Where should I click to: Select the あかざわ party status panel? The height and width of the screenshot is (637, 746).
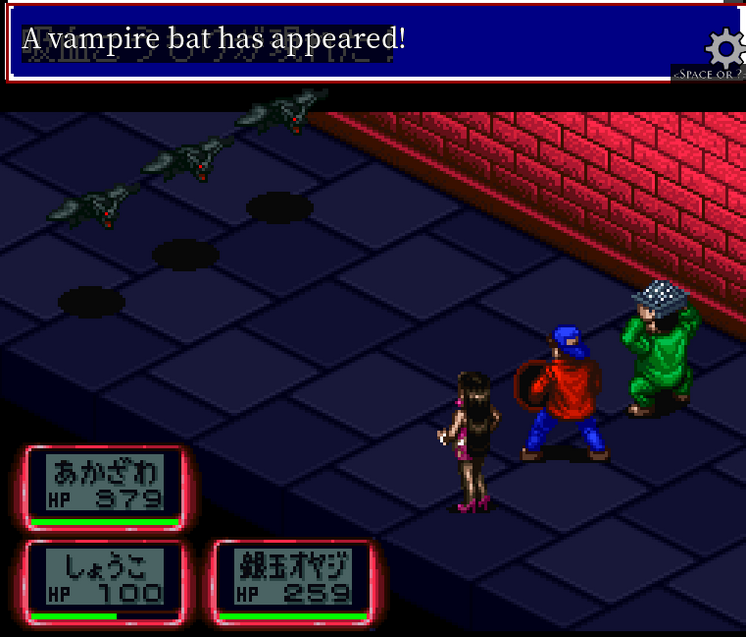tap(105, 486)
